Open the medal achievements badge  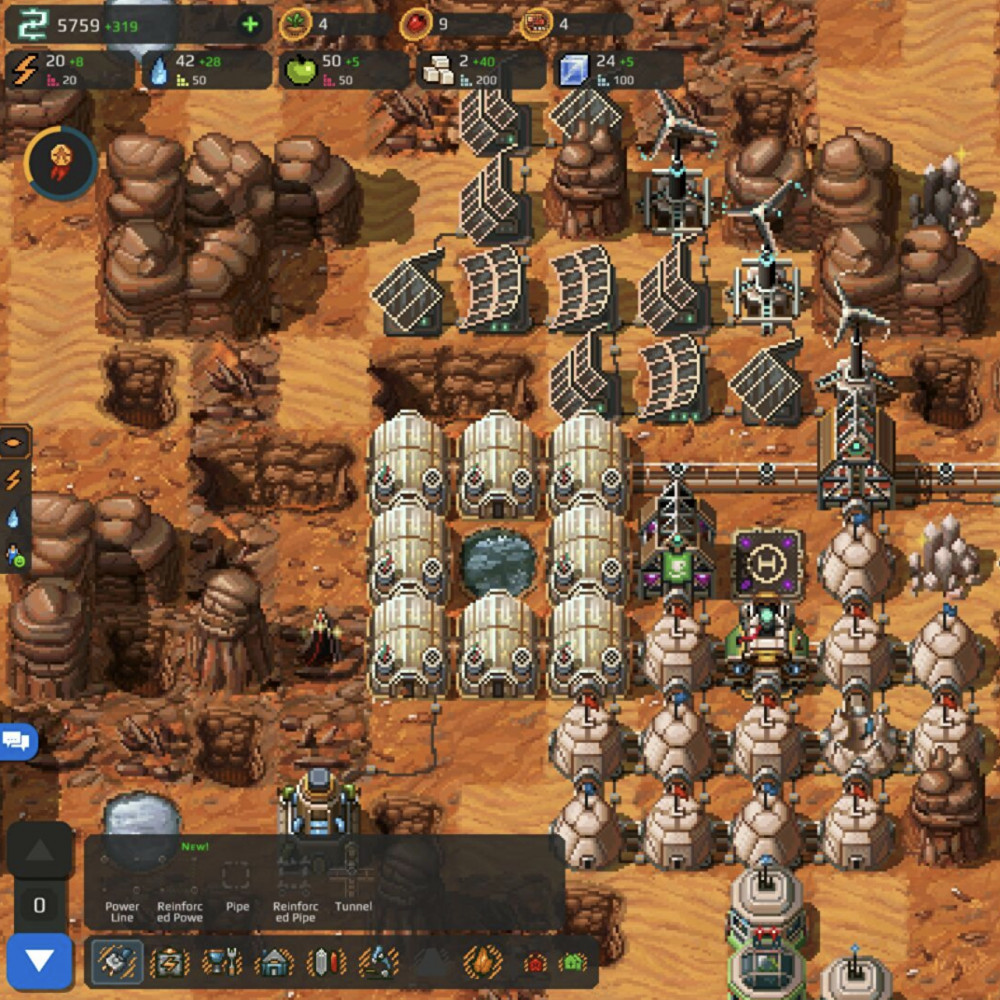[61, 161]
